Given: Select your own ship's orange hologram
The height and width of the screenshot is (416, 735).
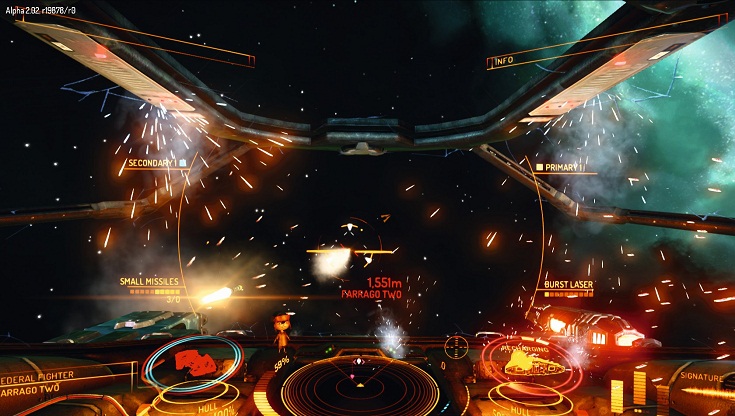Looking at the screenshot, I should 528,362.
